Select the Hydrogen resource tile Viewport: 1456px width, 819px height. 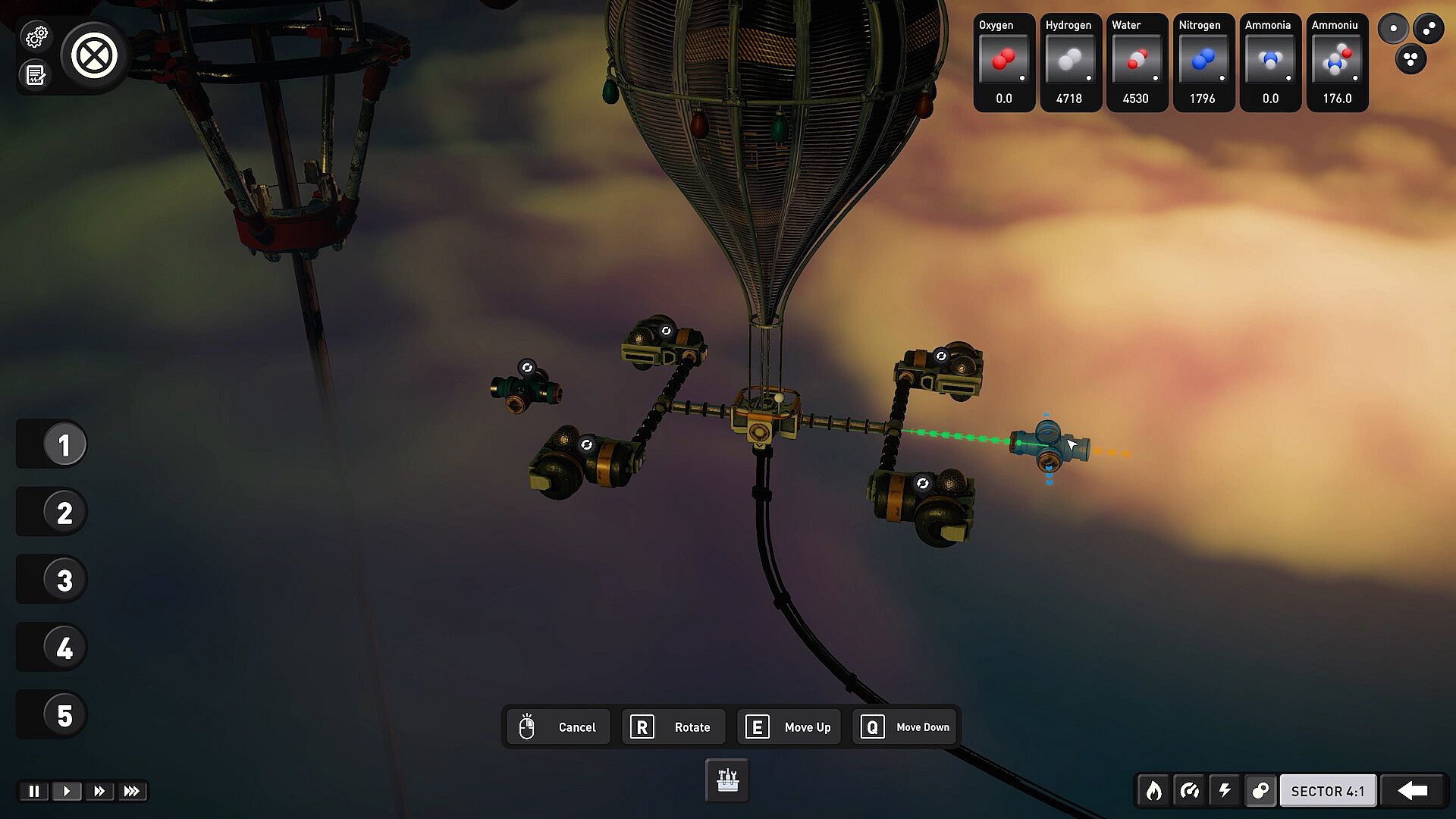pyautogui.click(x=1070, y=62)
